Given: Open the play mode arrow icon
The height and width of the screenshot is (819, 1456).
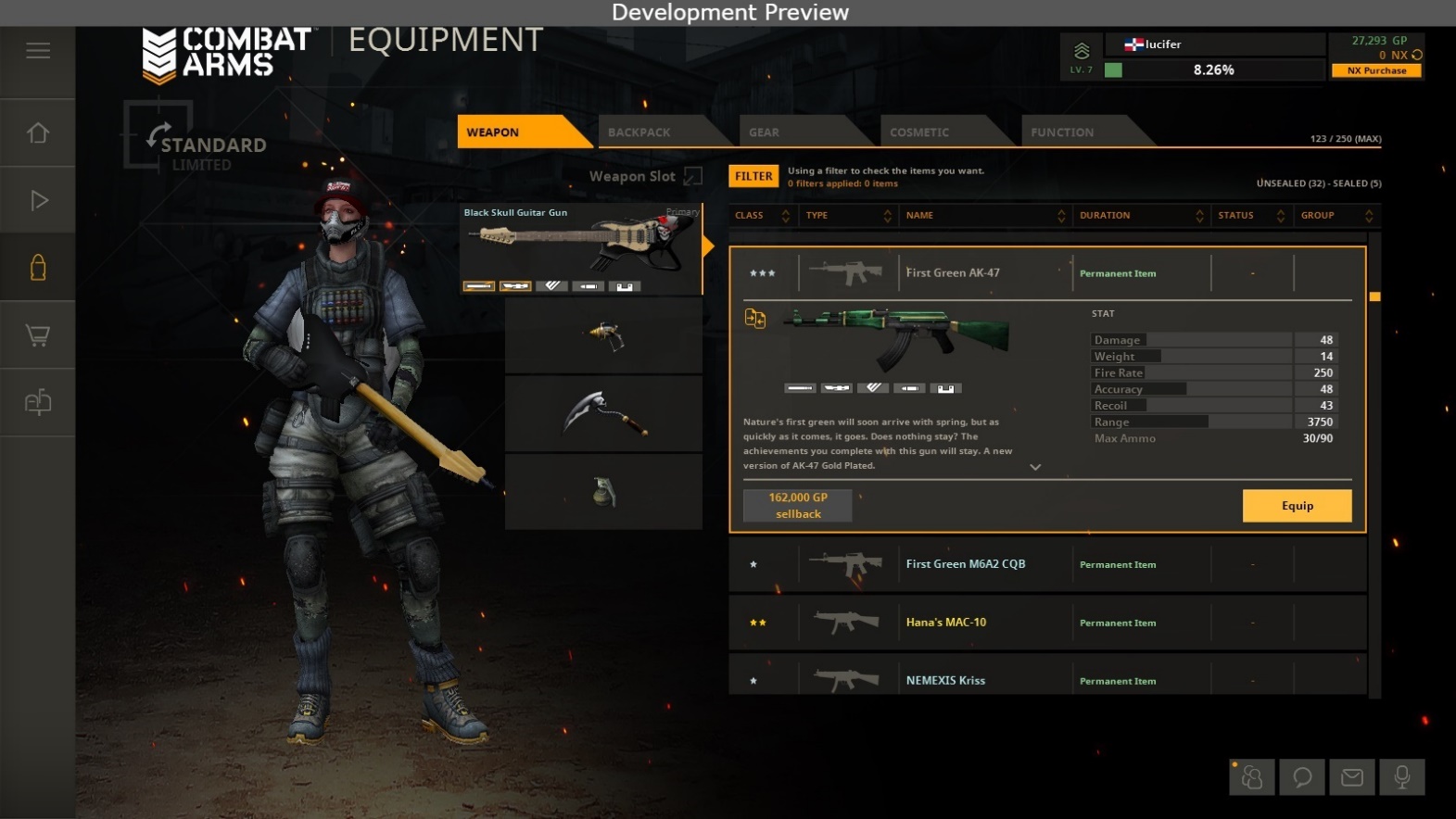Looking at the screenshot, I should pos(38,200).
